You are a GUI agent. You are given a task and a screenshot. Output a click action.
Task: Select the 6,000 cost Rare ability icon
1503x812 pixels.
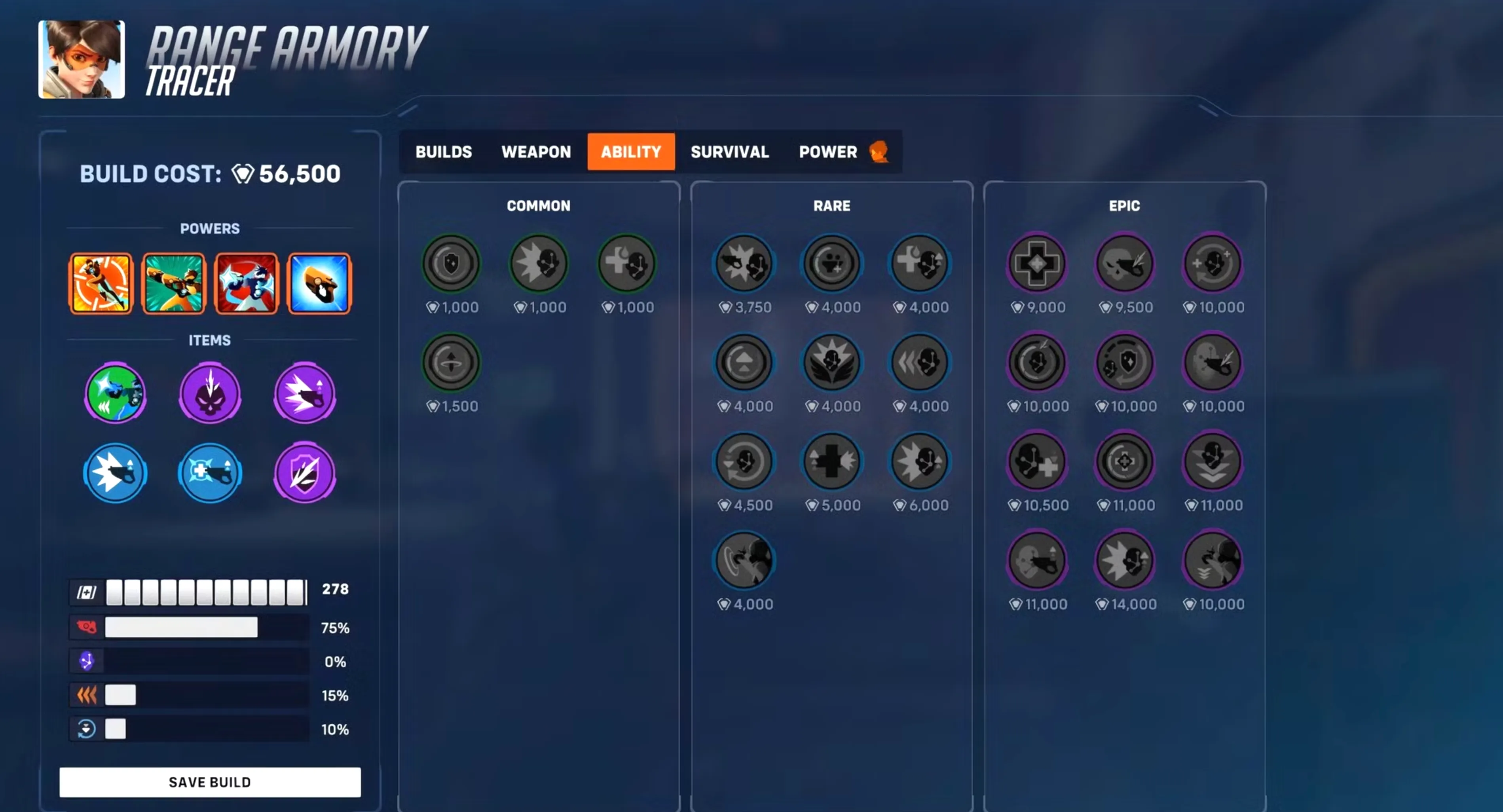point(919,461)
